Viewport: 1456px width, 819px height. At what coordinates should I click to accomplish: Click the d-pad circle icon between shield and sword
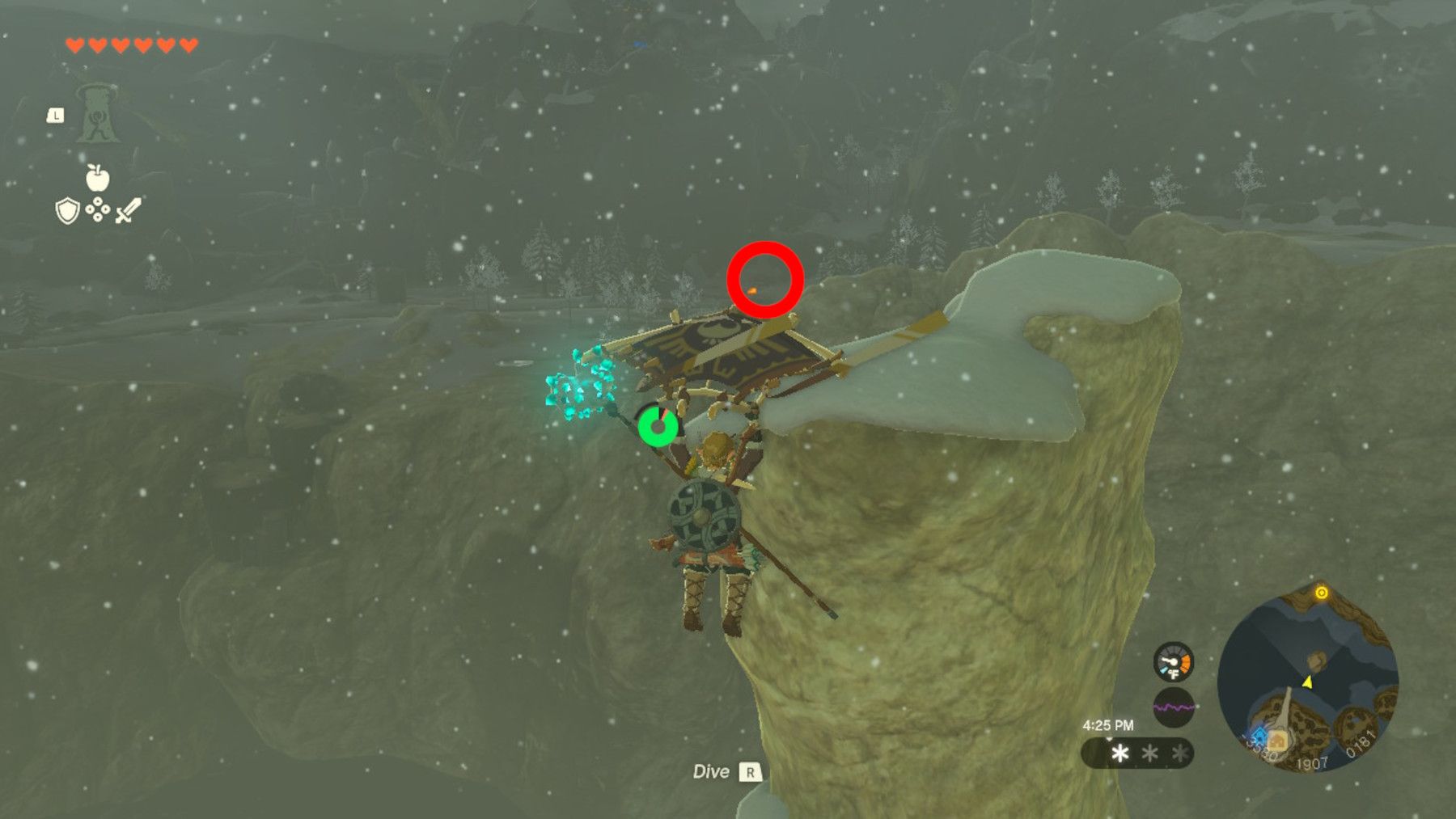coord(98,209)
